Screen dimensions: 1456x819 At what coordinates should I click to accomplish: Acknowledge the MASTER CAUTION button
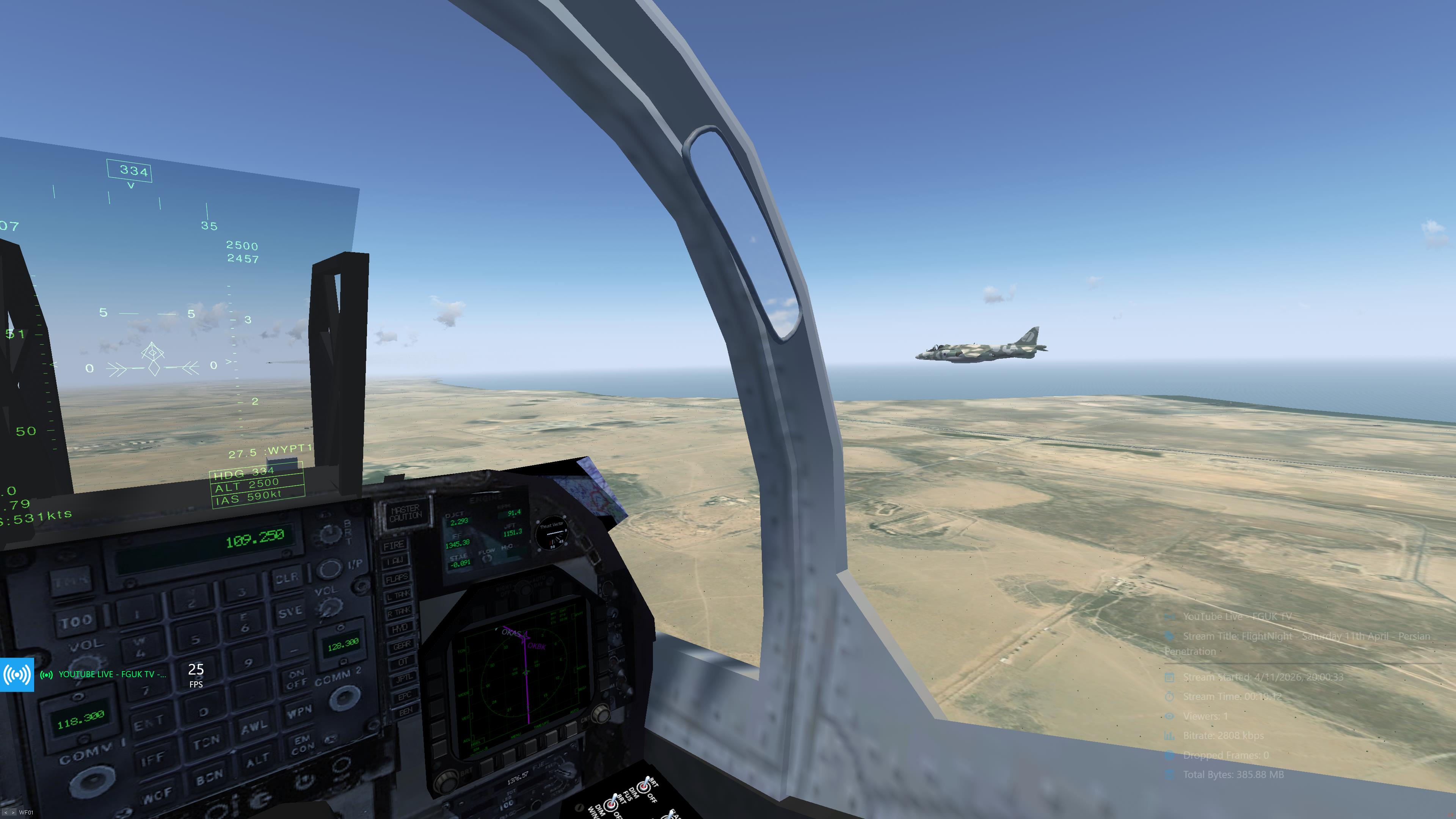pyautogui.click(x=405, y=513)
